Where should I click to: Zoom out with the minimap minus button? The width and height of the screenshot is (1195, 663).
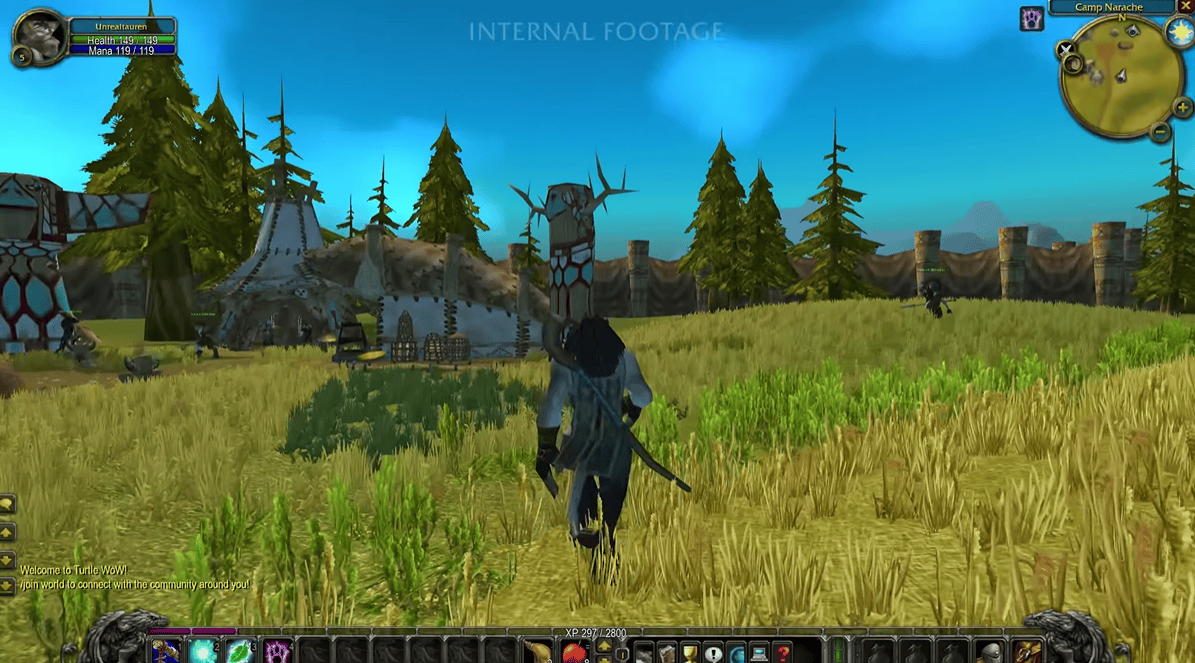click(1160, 131)
